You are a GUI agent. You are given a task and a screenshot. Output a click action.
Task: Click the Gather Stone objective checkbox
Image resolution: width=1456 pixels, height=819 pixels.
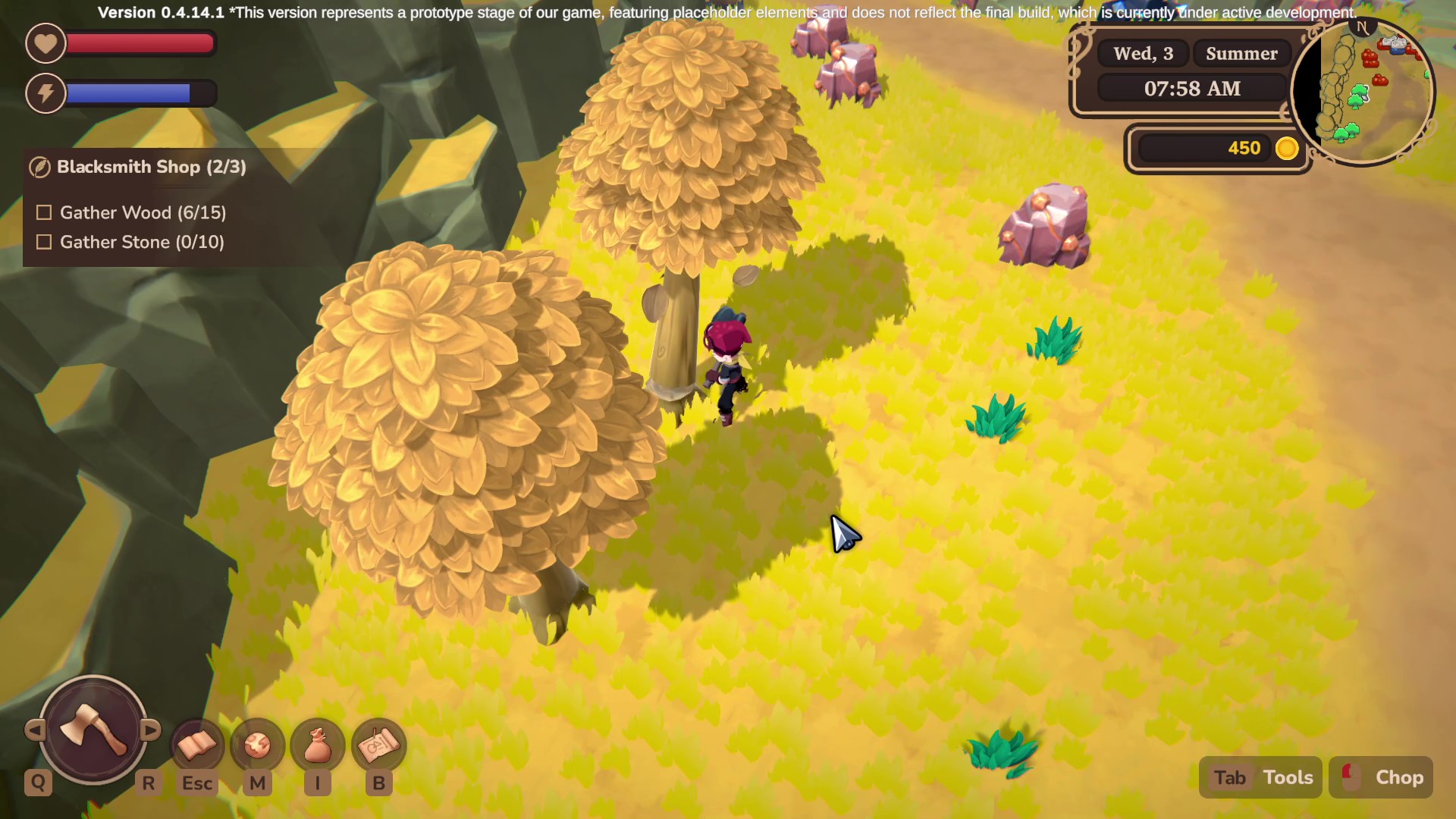click(x=44, y=243)
